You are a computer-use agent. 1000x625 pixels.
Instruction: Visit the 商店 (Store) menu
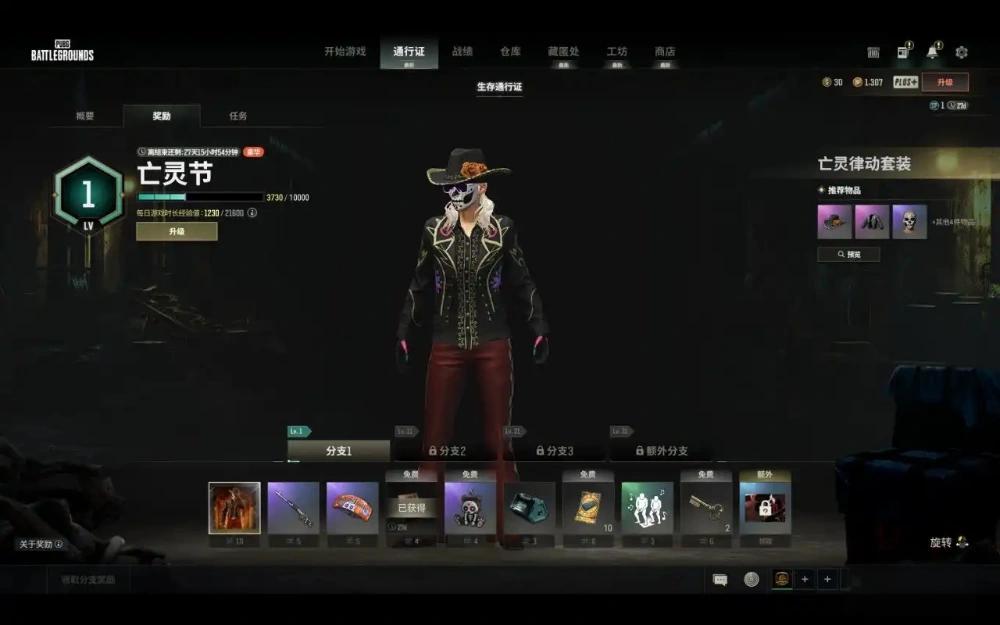665,52
